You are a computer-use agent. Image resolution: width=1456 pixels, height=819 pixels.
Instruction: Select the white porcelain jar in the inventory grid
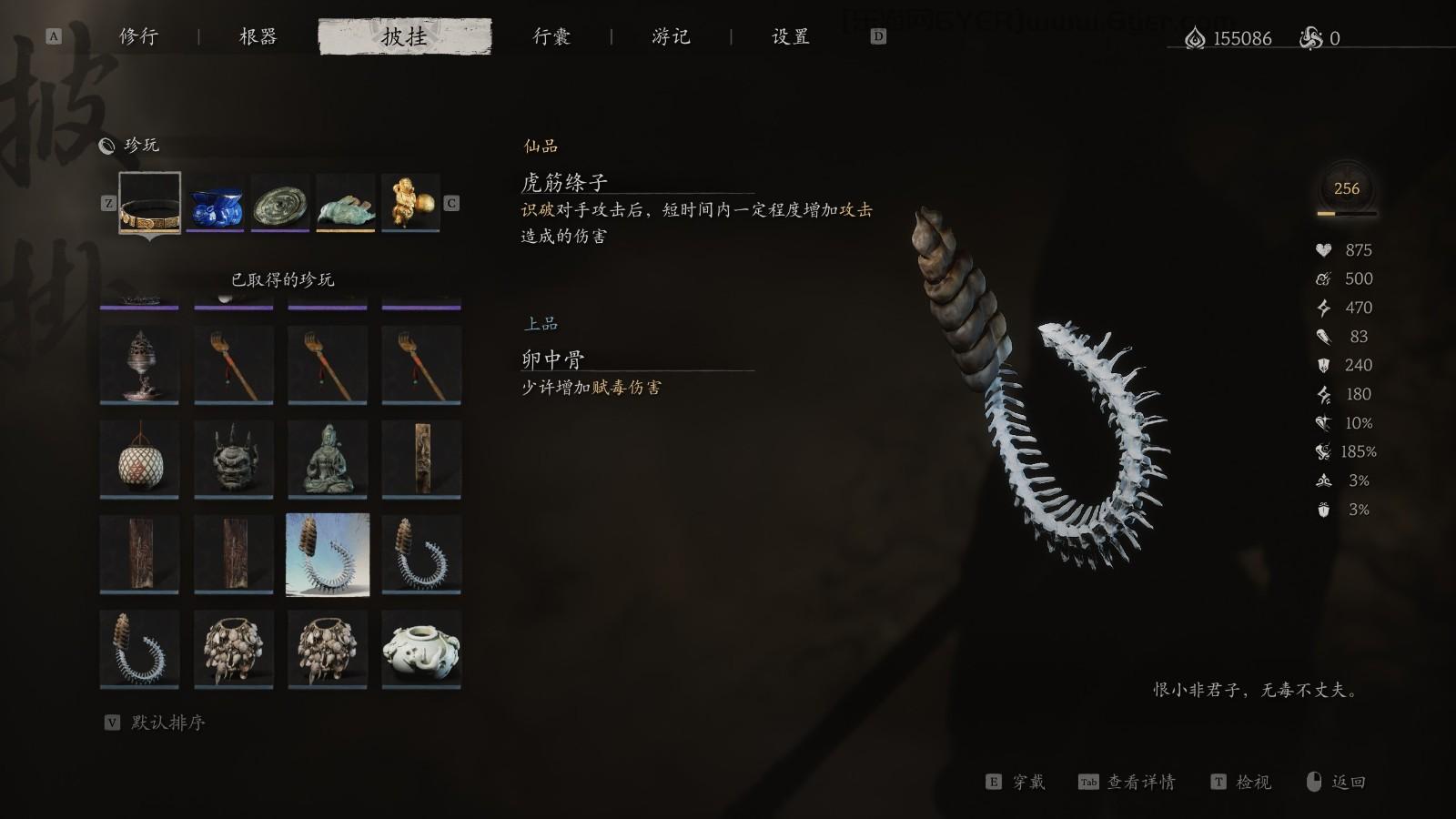[x=423, y=648]
